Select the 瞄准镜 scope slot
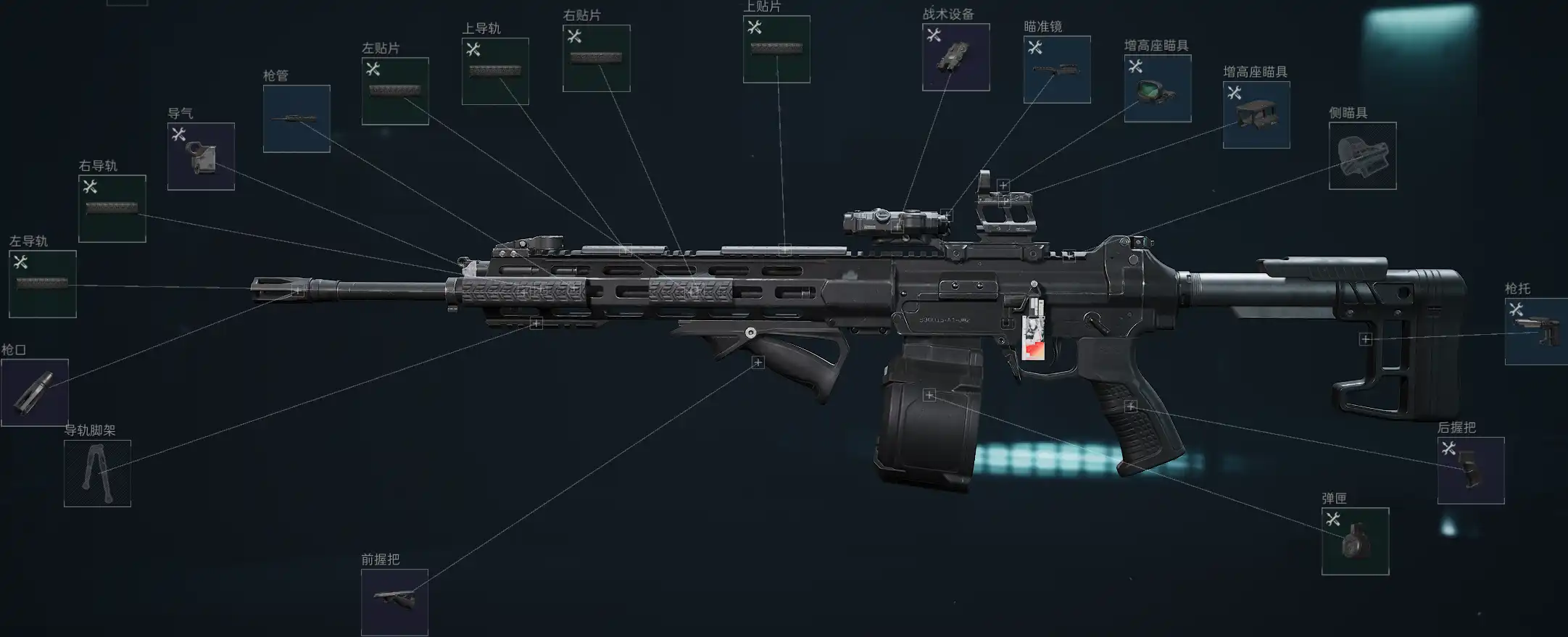Image resolution: width=1568 pixels, height=637 pixels. (x=1057, y=70)
